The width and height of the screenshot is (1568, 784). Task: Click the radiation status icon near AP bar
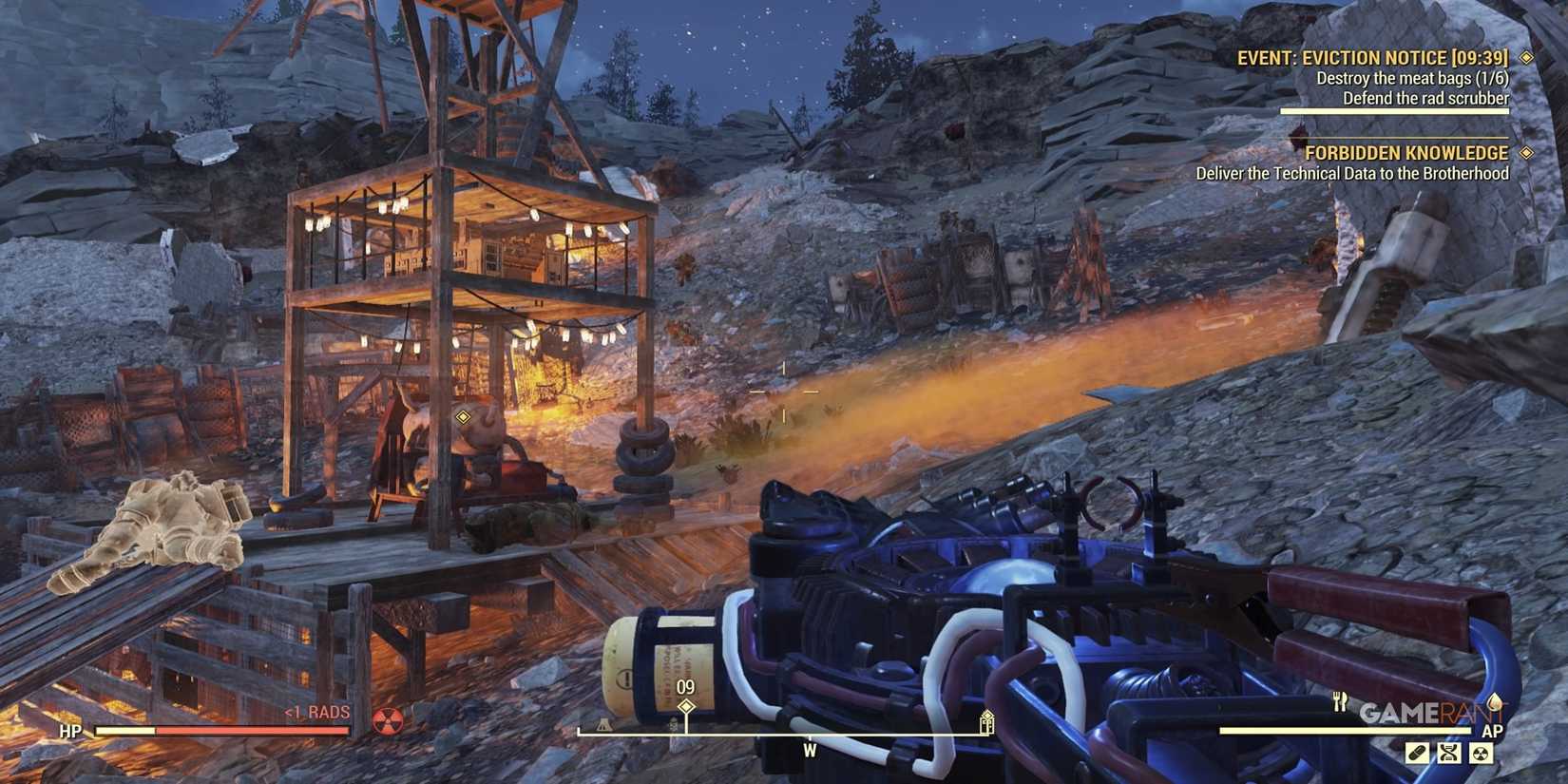coord(1481,751)
